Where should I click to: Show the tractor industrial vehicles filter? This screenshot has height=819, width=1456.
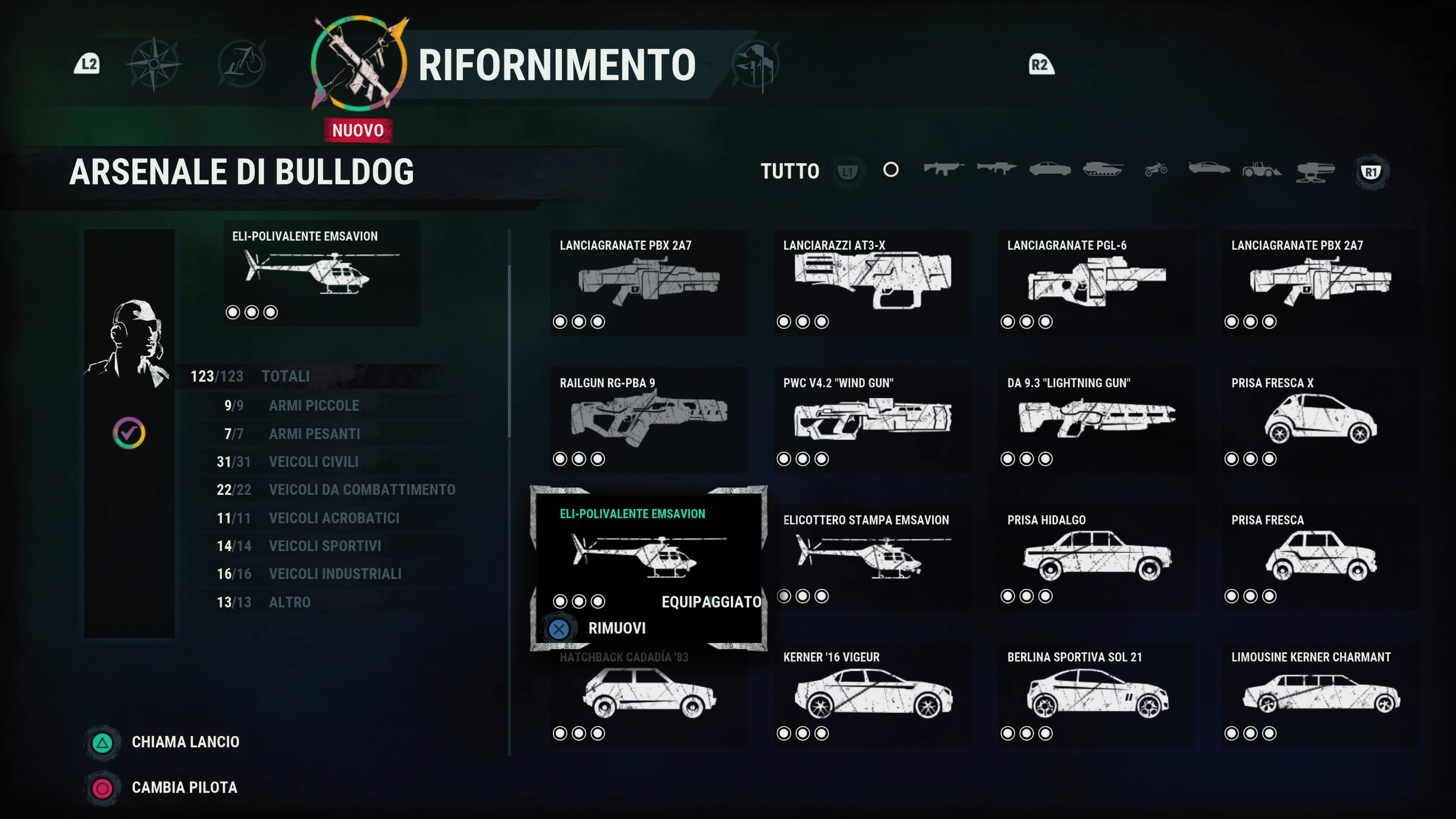coord(1261,169)
